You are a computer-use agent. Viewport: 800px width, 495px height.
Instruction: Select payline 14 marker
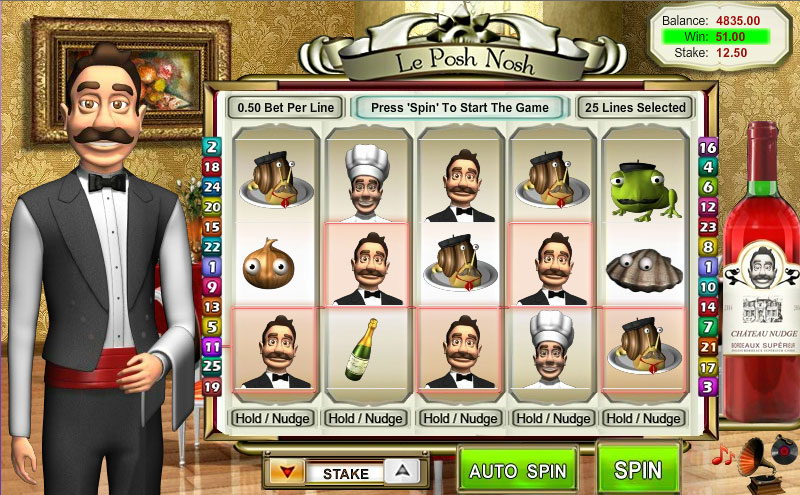coord(708,307)
